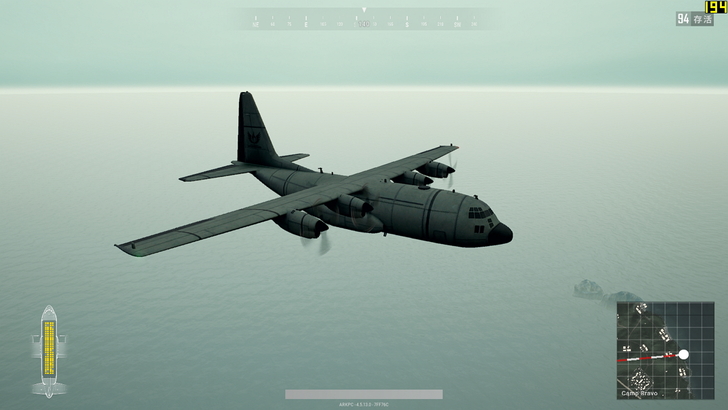
Task: Click the compass heading bar
Action: coord(363,19)
